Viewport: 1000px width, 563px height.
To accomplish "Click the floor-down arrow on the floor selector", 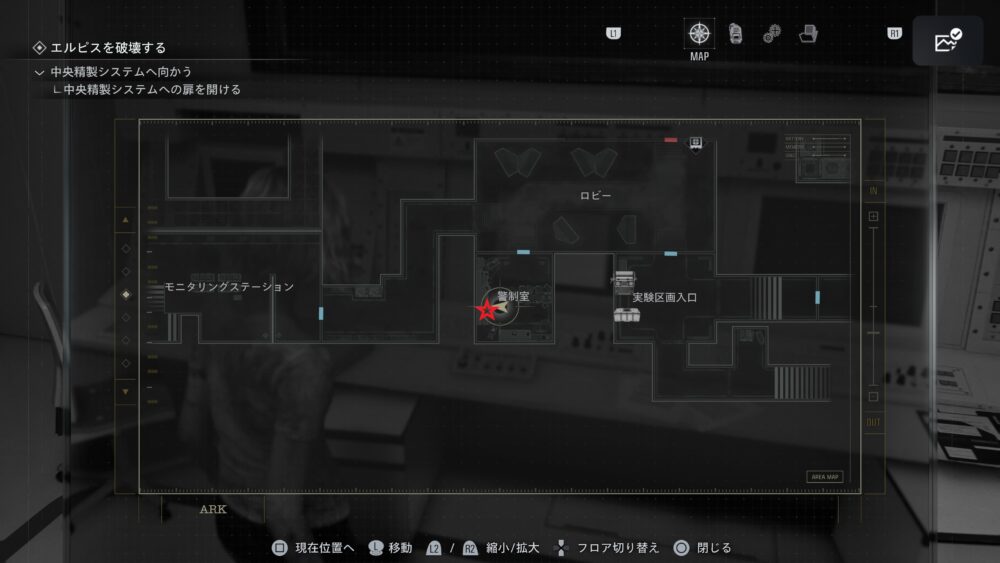I will click(x=125, y=391).
